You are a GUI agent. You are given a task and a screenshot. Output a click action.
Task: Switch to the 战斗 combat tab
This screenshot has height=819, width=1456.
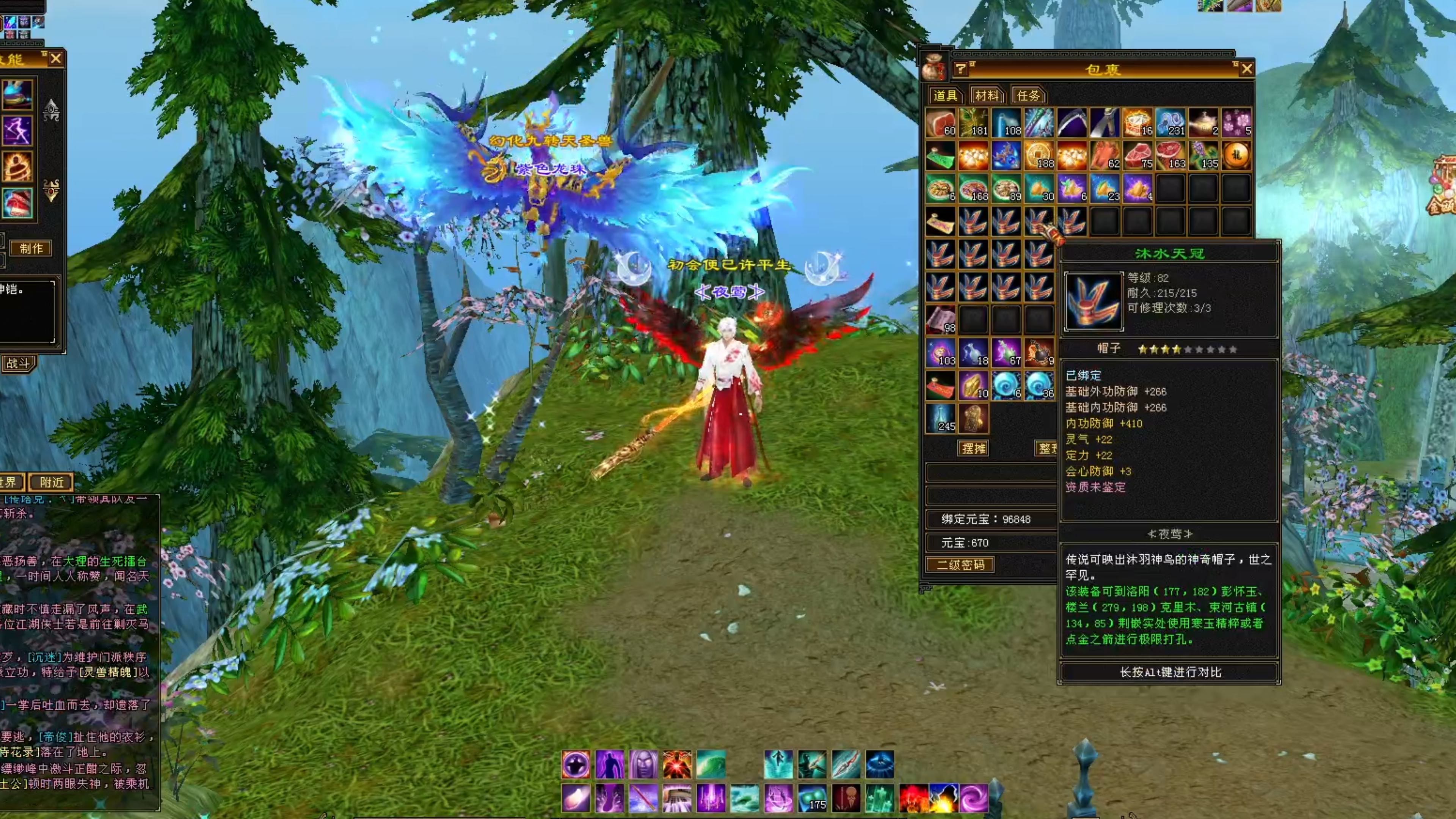(17, 363)
